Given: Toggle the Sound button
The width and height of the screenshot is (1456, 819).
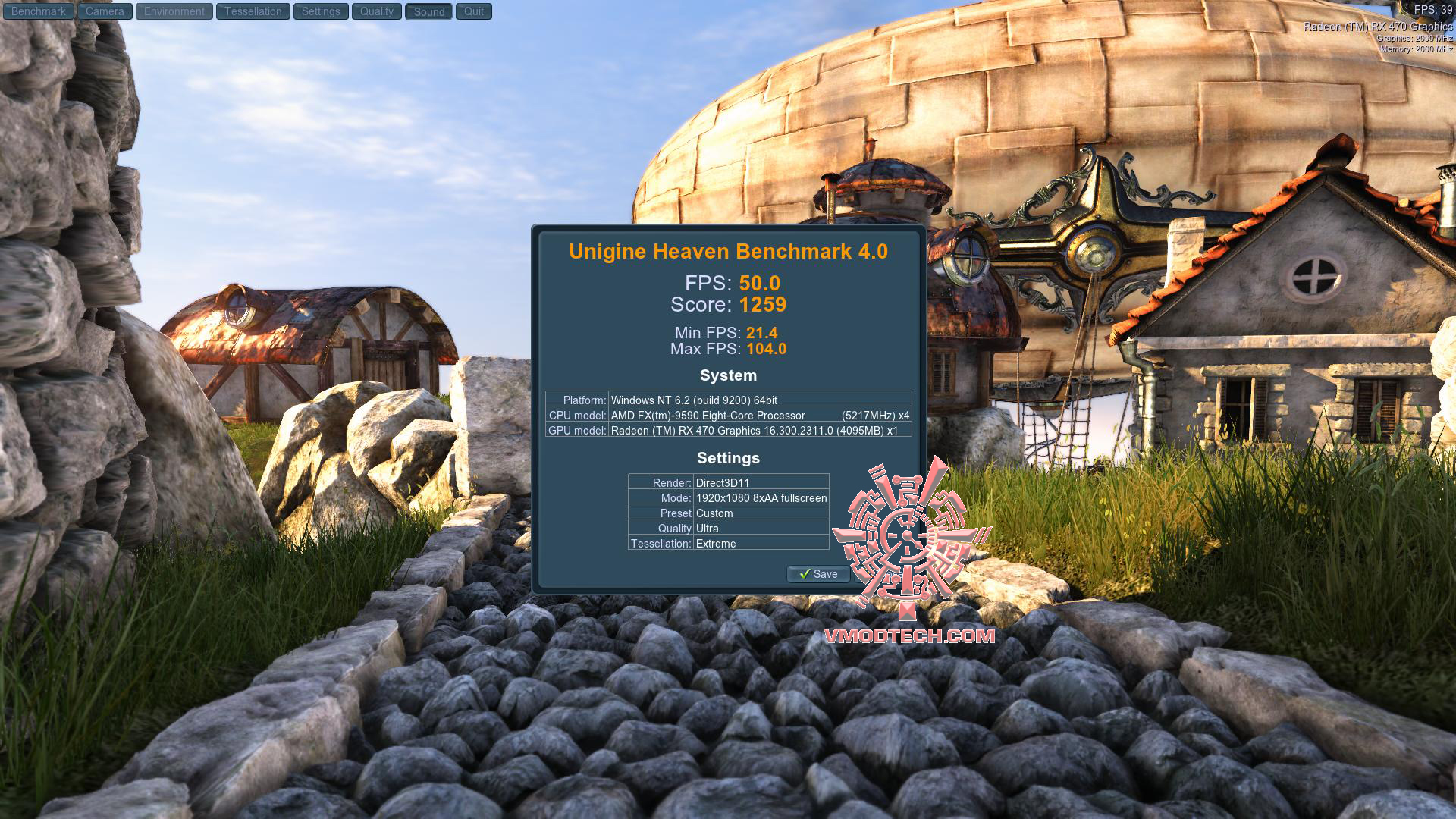Looking at the screenshot, I should click(429, 11).
